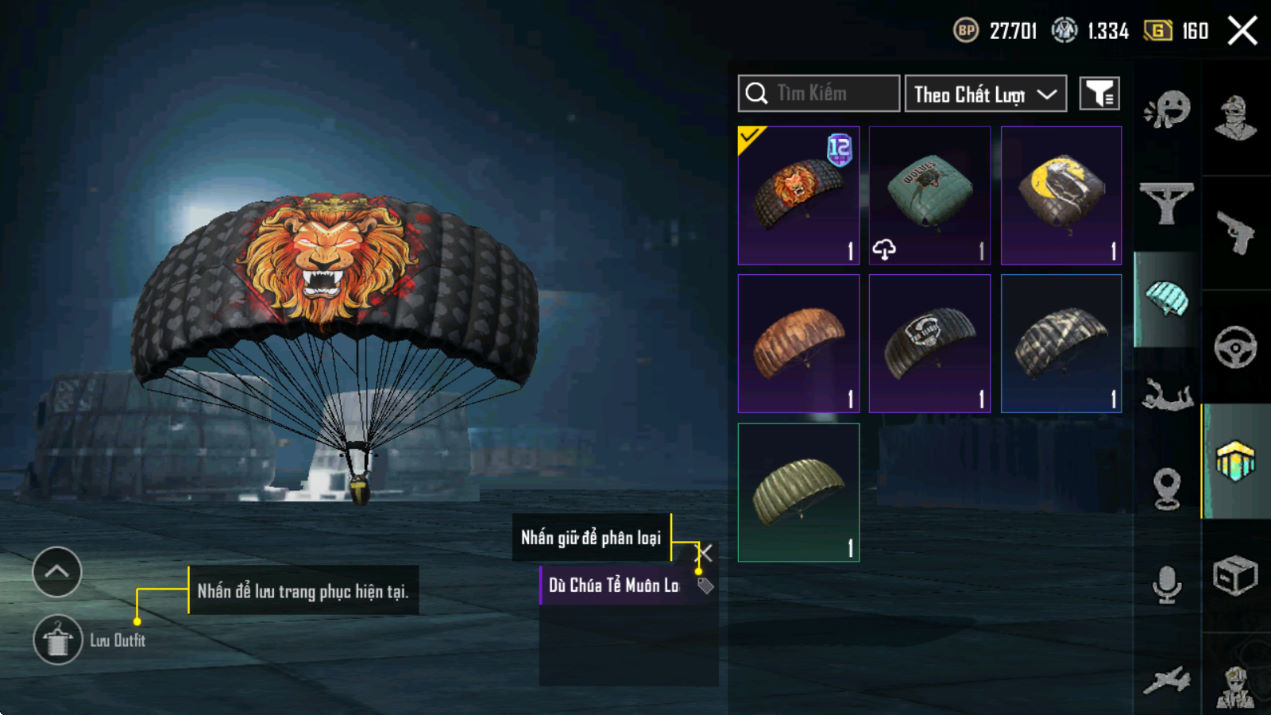Screen dimensions: 1271x715
Task: Select the microphone voice sub-tab
Action: (1167, 584)
